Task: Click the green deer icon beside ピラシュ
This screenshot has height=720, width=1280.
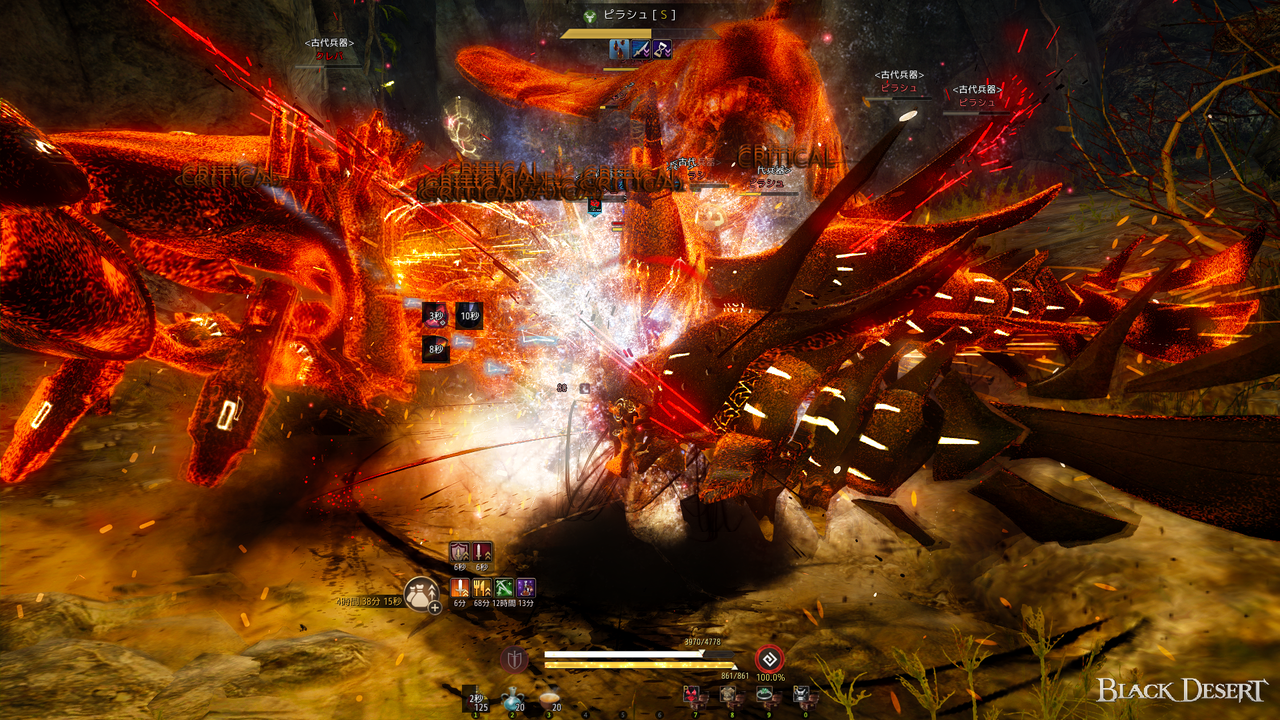Action: 590,16
